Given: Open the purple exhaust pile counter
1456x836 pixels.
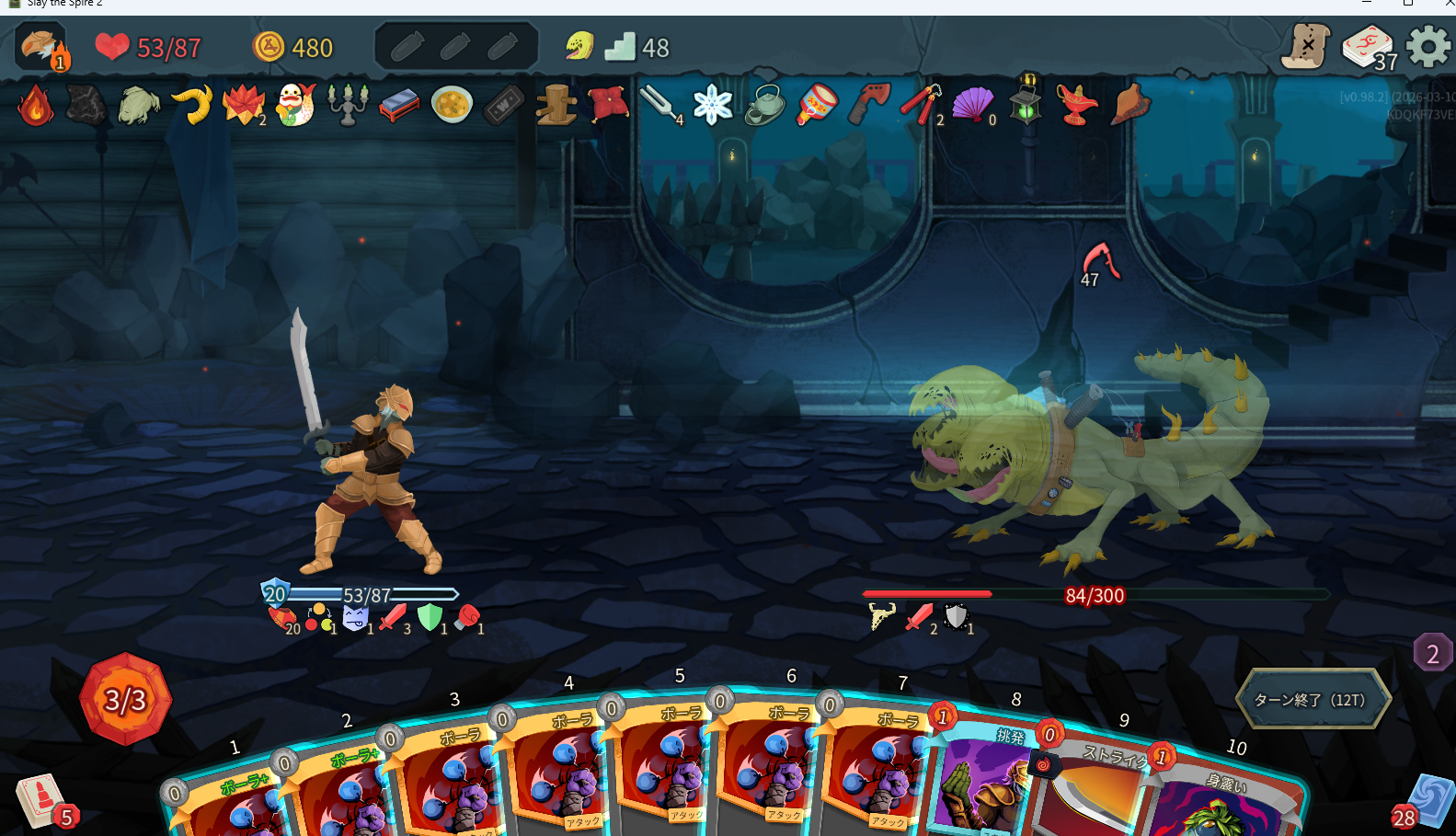Looking at the screenshot, I should [1432, 653].
